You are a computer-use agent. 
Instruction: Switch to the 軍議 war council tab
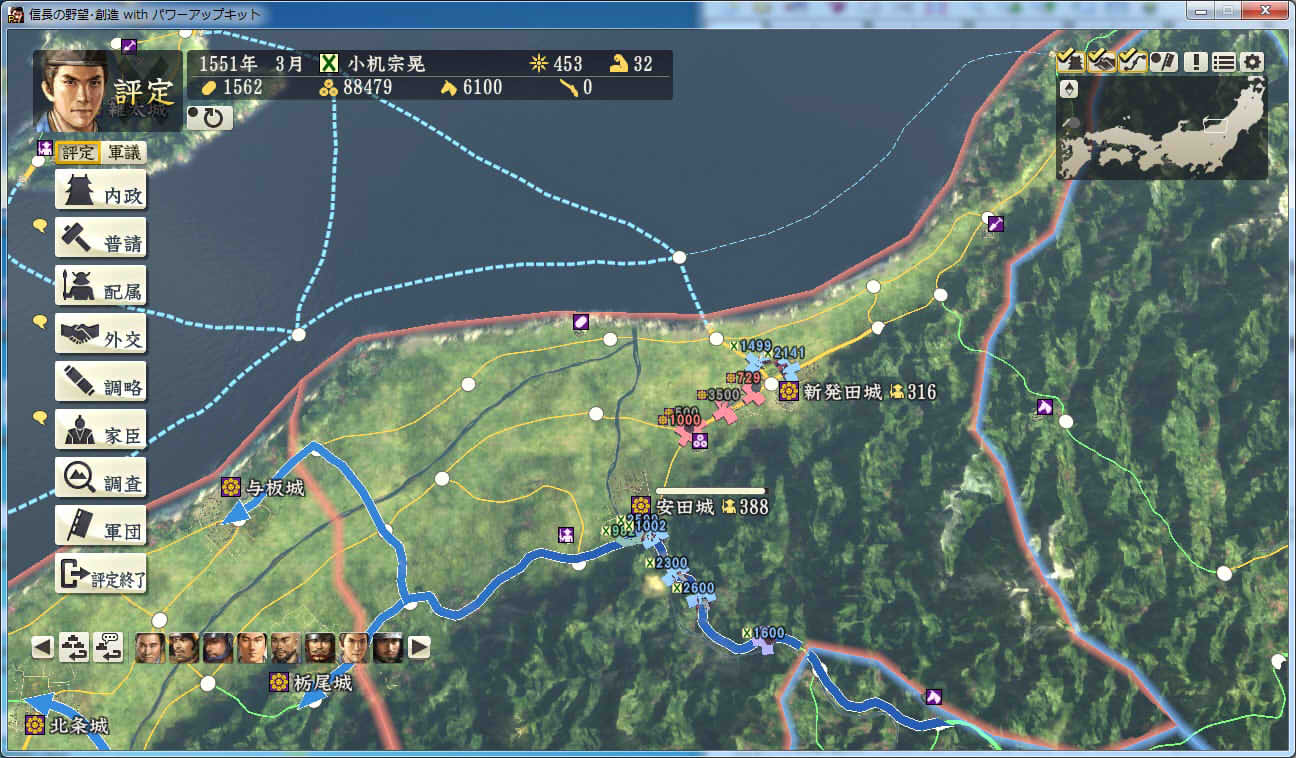(125, 153)
